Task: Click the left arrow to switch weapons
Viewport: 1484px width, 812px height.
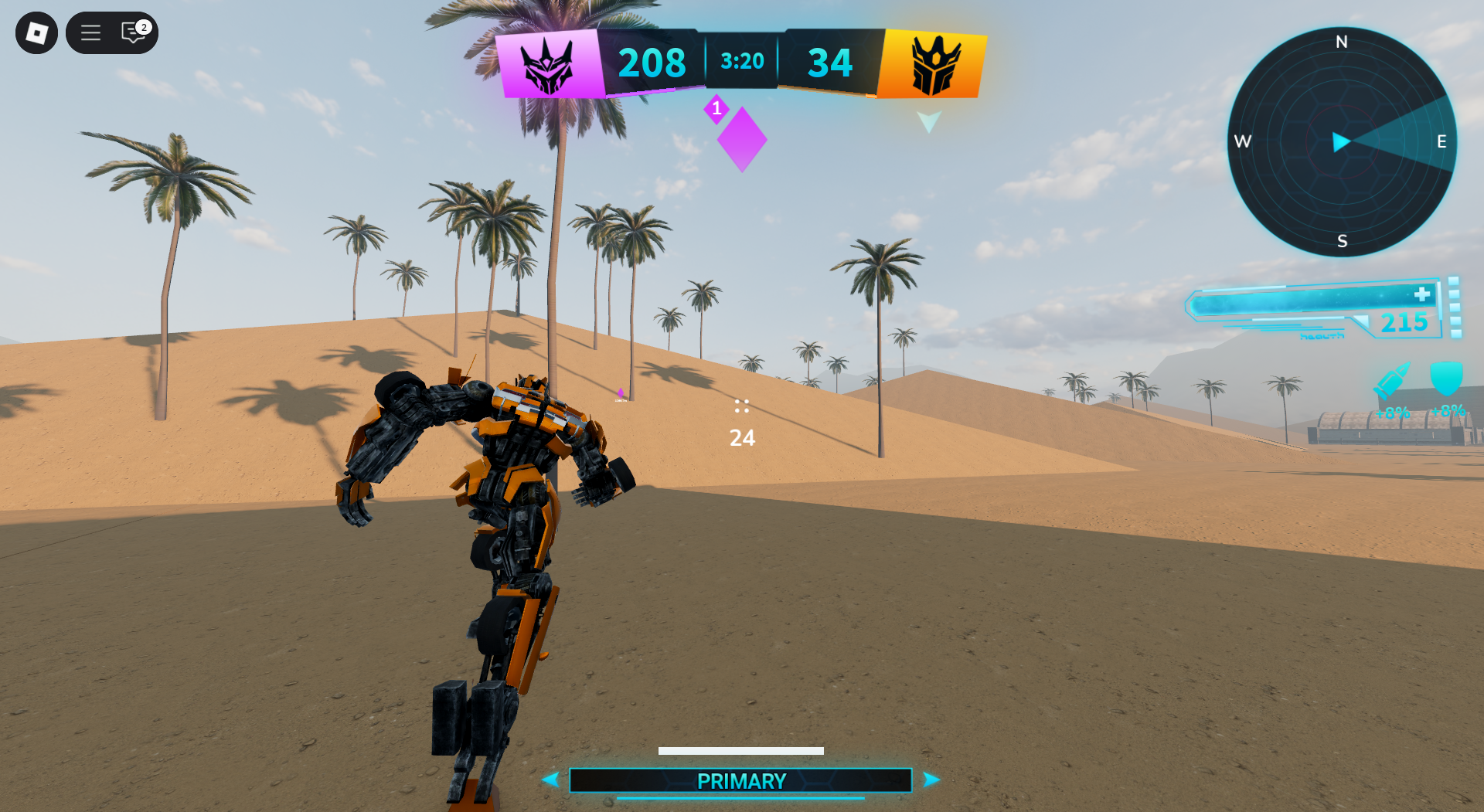Action: click(550, 780)
